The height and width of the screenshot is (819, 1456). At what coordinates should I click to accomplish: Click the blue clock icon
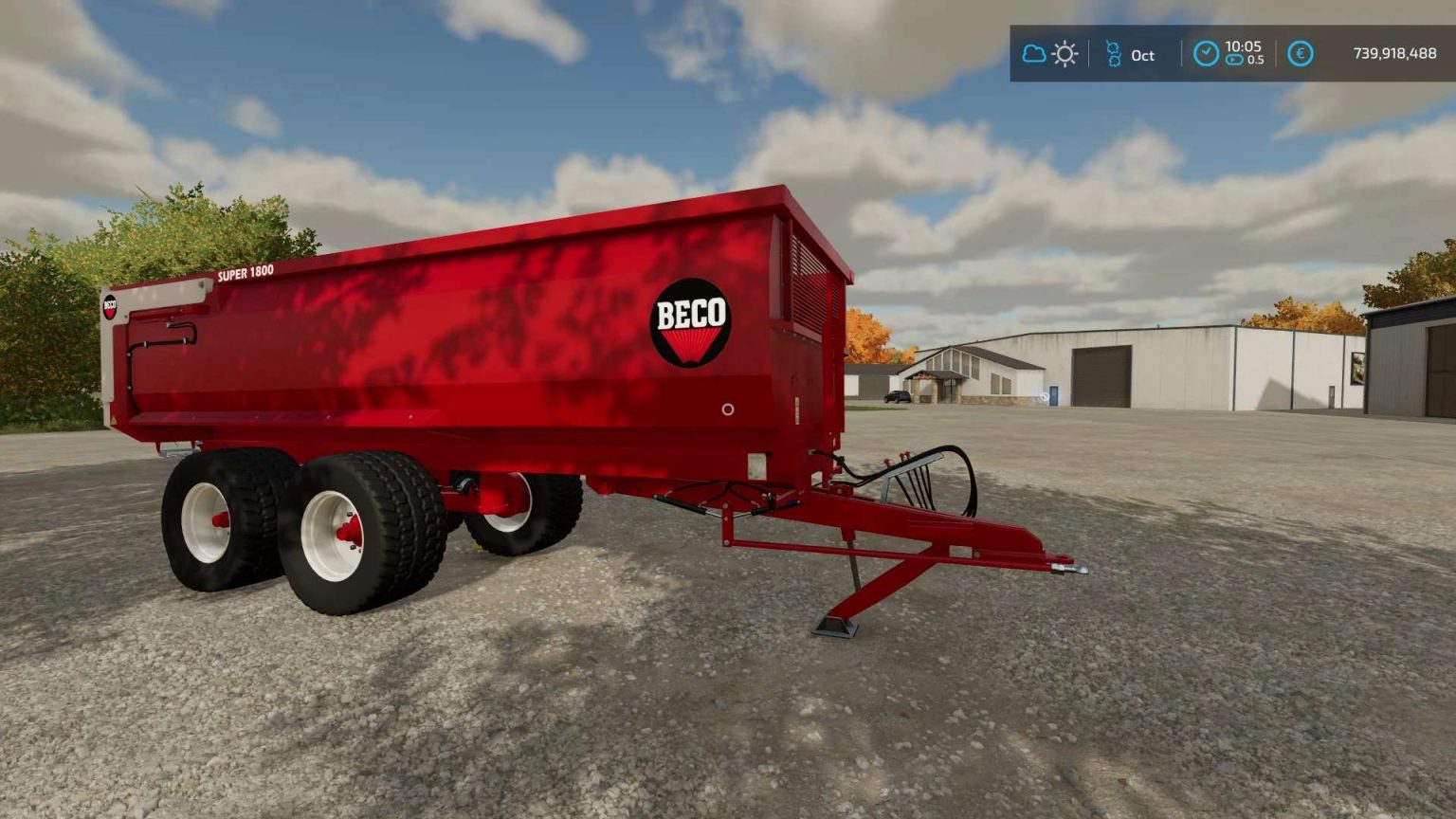tap(1208, 53)
